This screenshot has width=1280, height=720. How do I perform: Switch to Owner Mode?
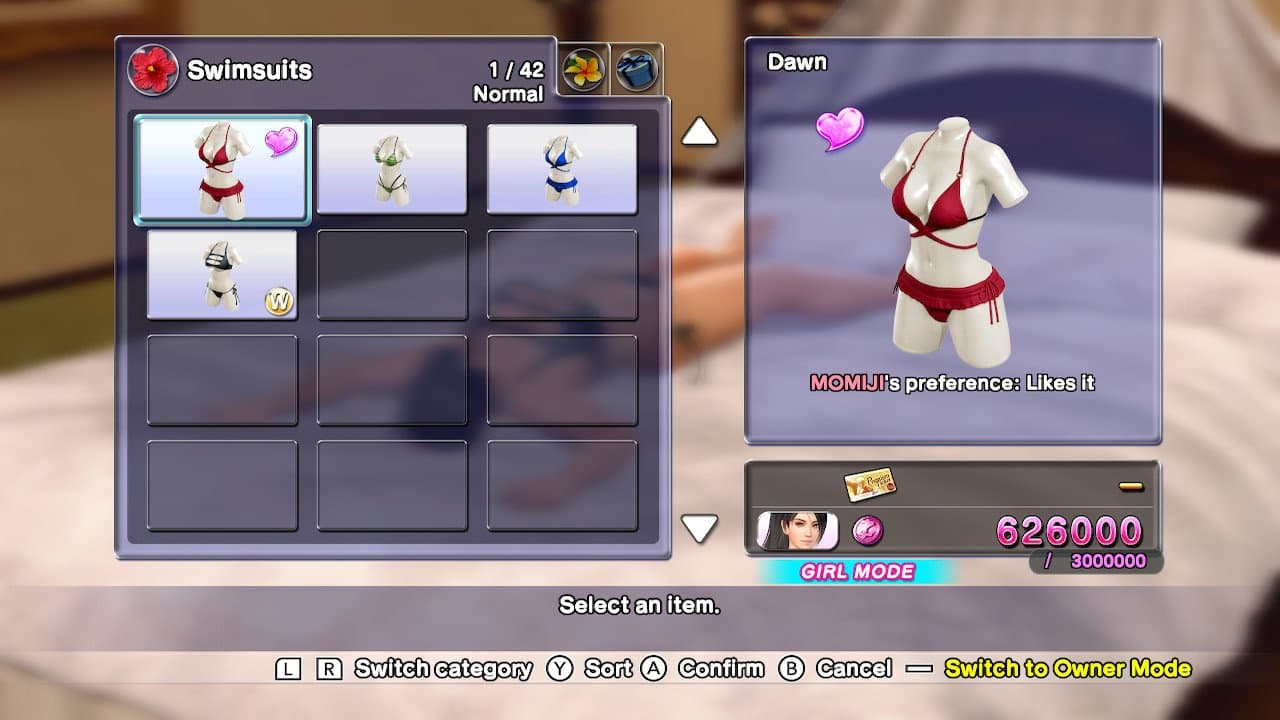tap(1067, 669)
